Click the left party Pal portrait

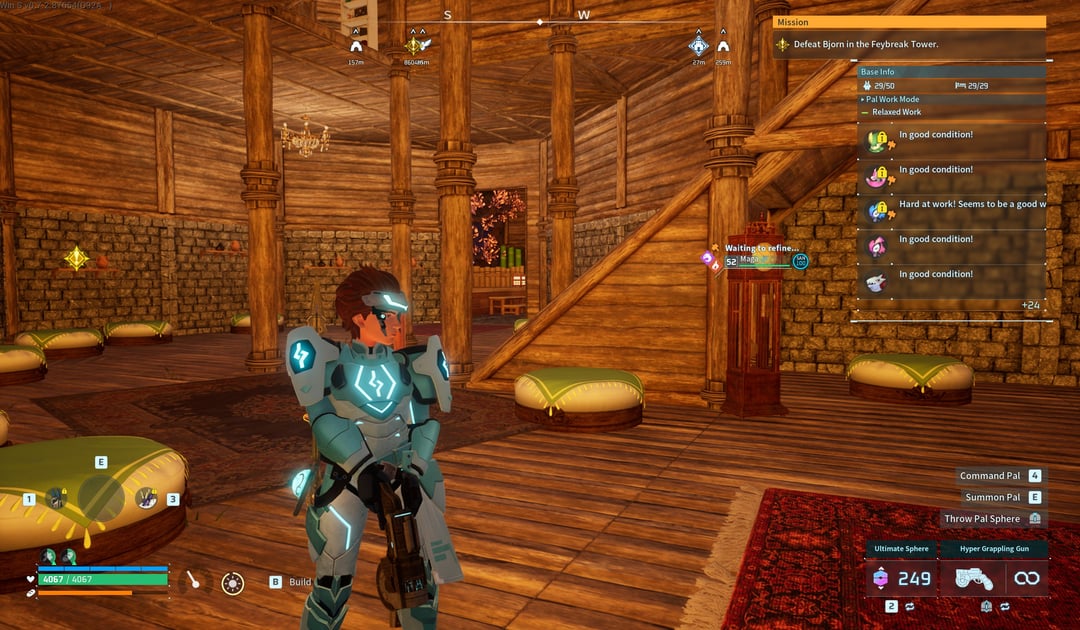[57, 497]
